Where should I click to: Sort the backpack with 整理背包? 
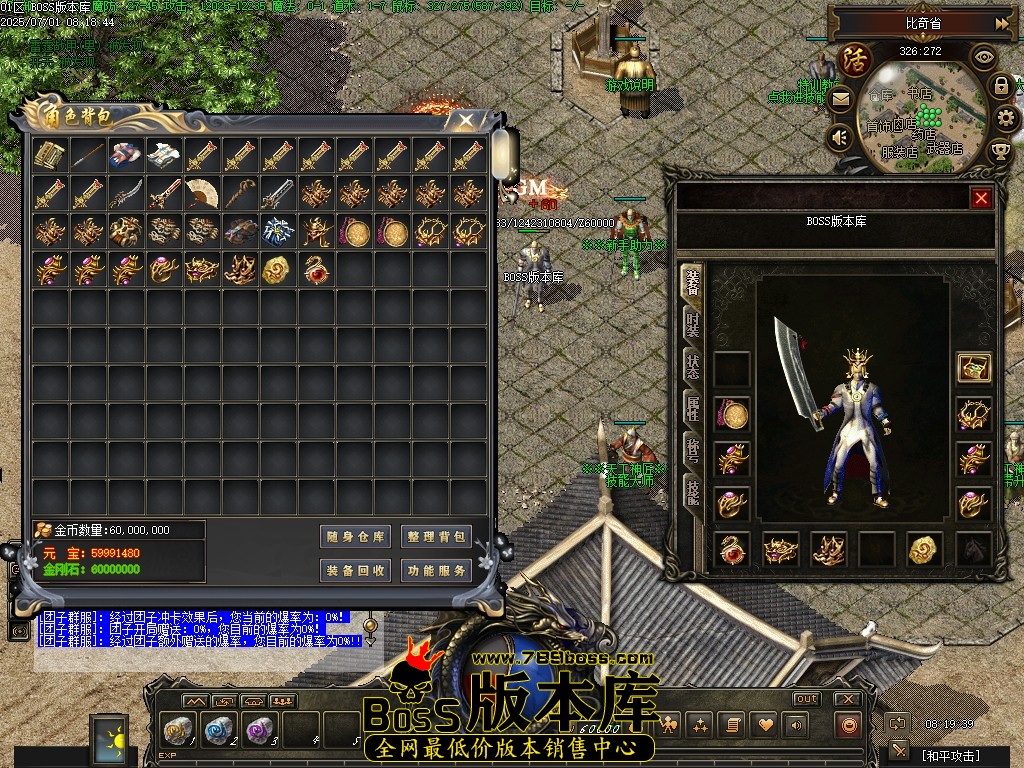pos(436,537)
